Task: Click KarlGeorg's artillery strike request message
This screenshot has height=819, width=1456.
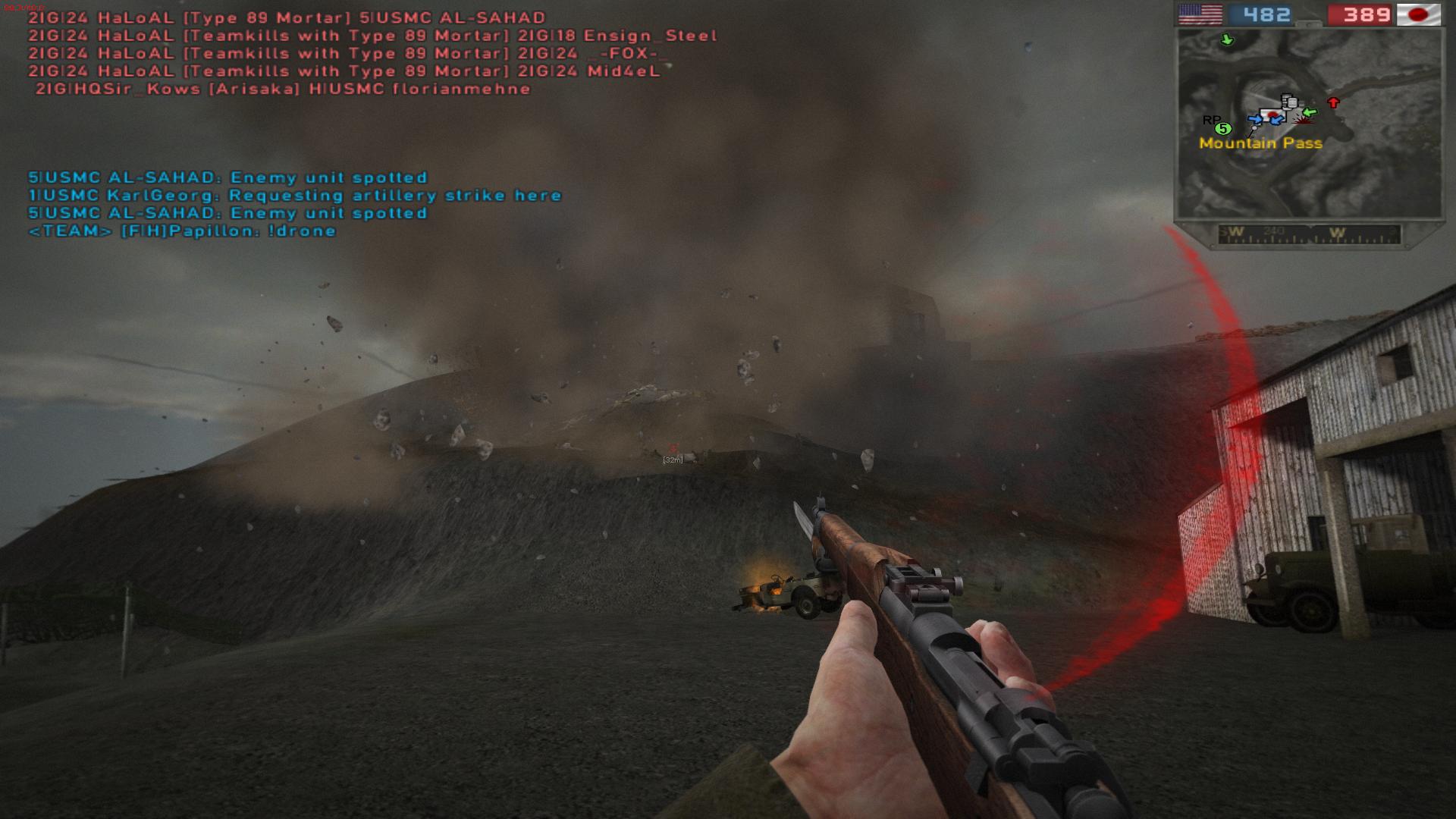Action: 295,196
